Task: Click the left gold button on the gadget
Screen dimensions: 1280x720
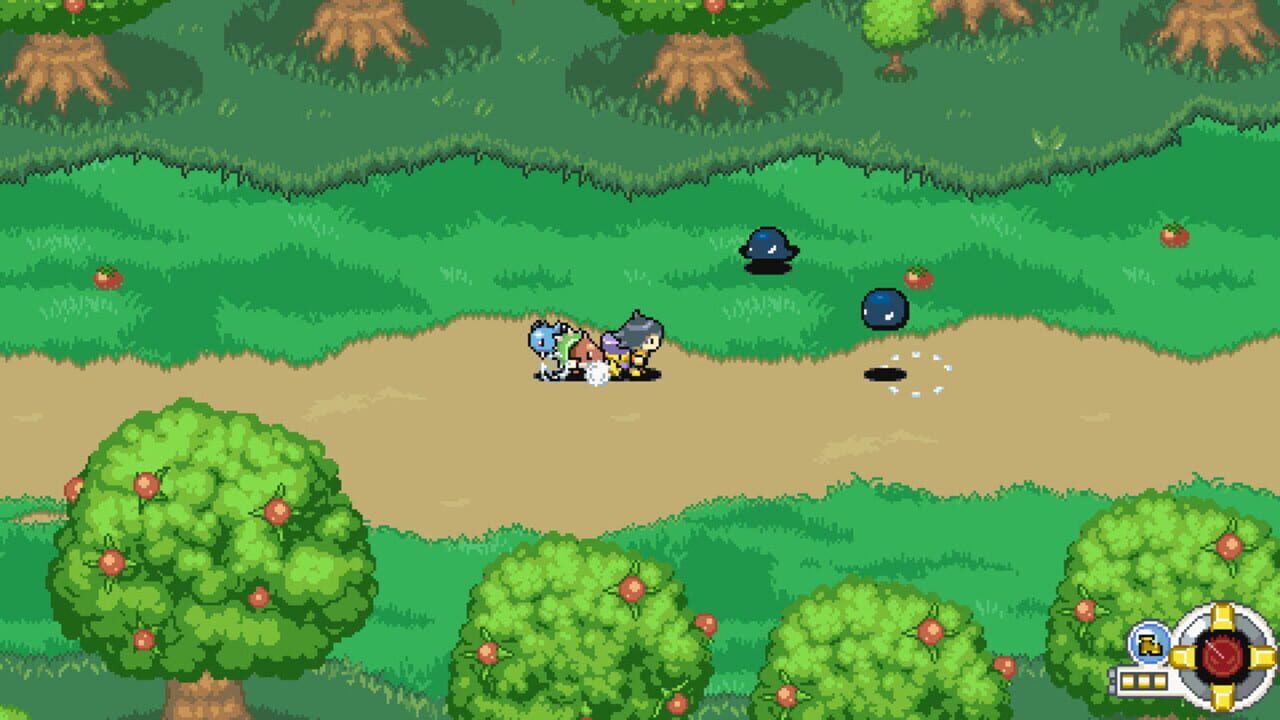Action: 1182,658
